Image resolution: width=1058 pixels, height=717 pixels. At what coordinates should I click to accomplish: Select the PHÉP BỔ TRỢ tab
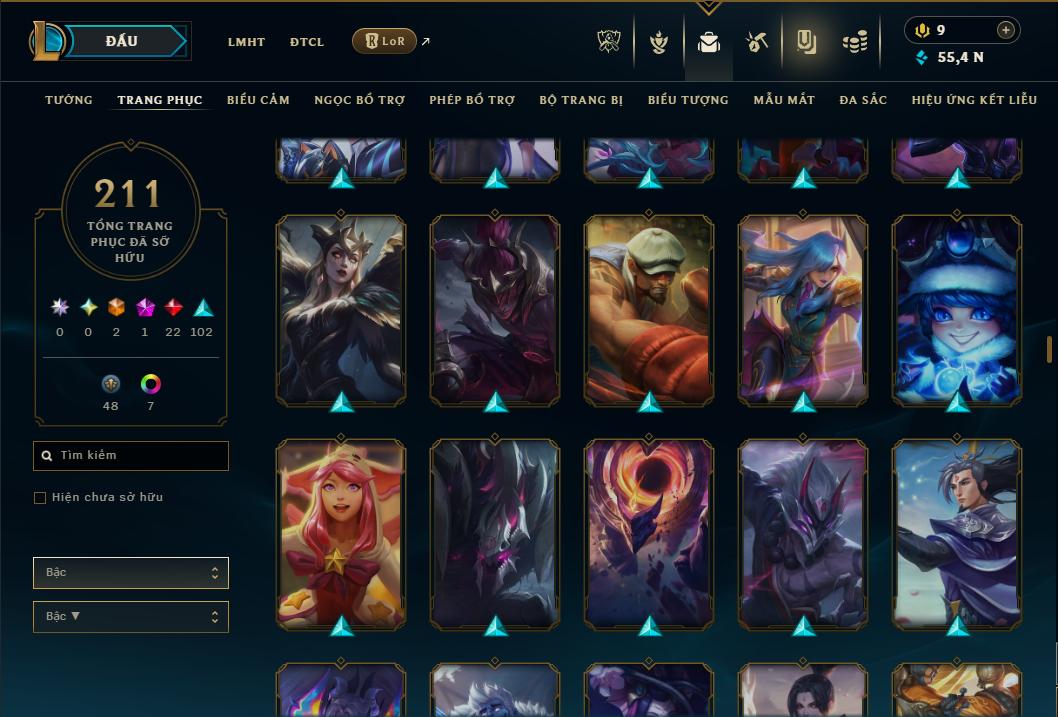tap(472, 100)
